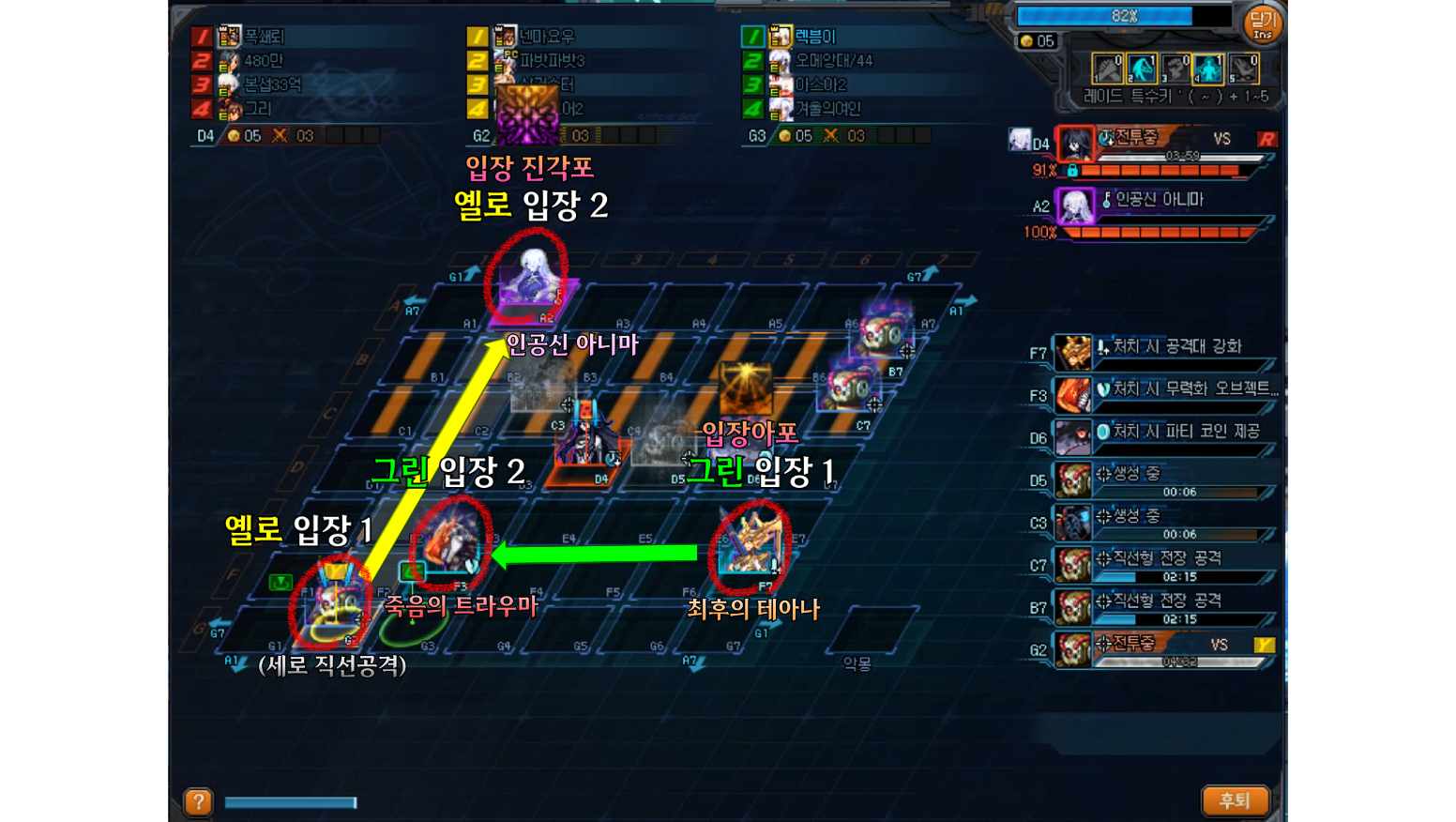The width and height of the screenshot is (1456, 822).
Task: Click the orange 후퇴 retreat button
Action: (x=1235, y=800)
